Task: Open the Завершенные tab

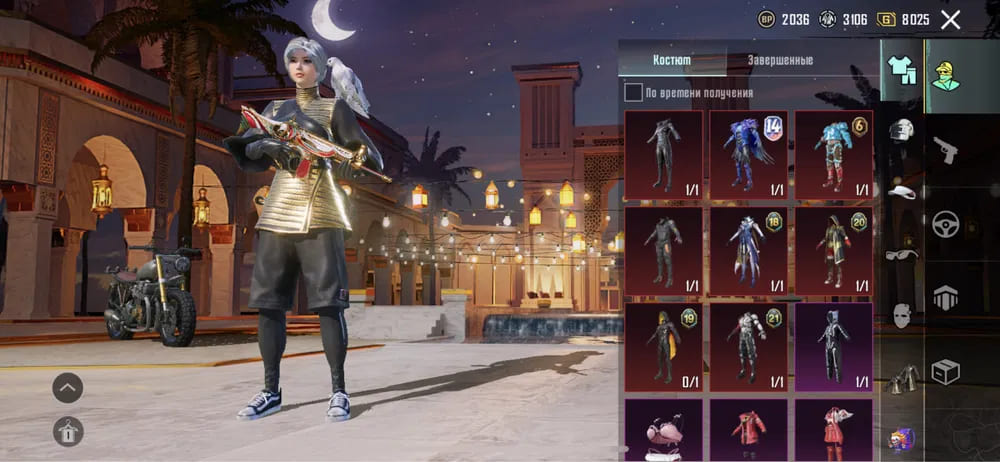Action: click(781, 60)
